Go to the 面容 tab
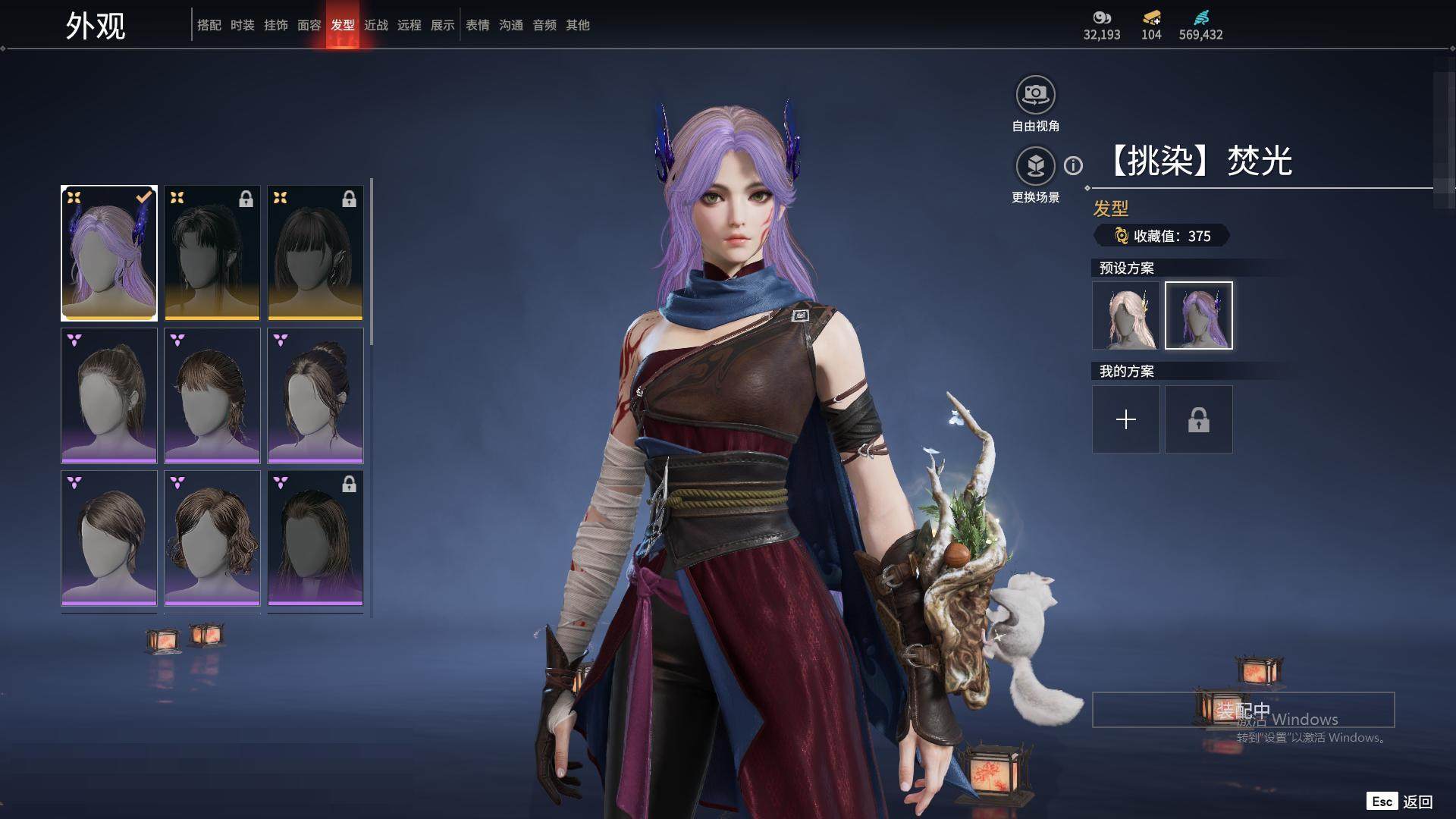 coord(309,25)
